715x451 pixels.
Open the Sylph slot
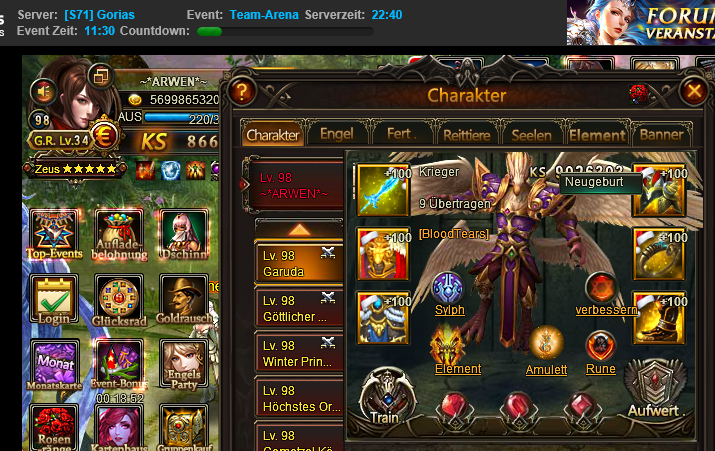pyautogui.click(x=448, y=291)
